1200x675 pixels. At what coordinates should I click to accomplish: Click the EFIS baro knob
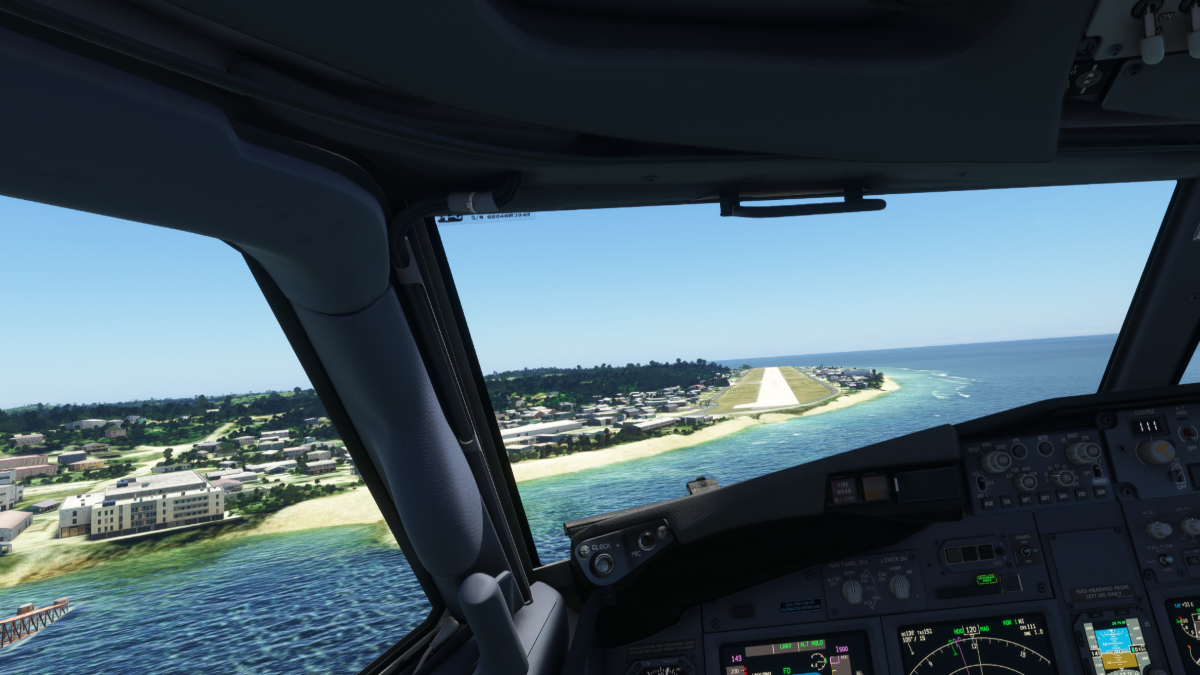coord(1083,452)
